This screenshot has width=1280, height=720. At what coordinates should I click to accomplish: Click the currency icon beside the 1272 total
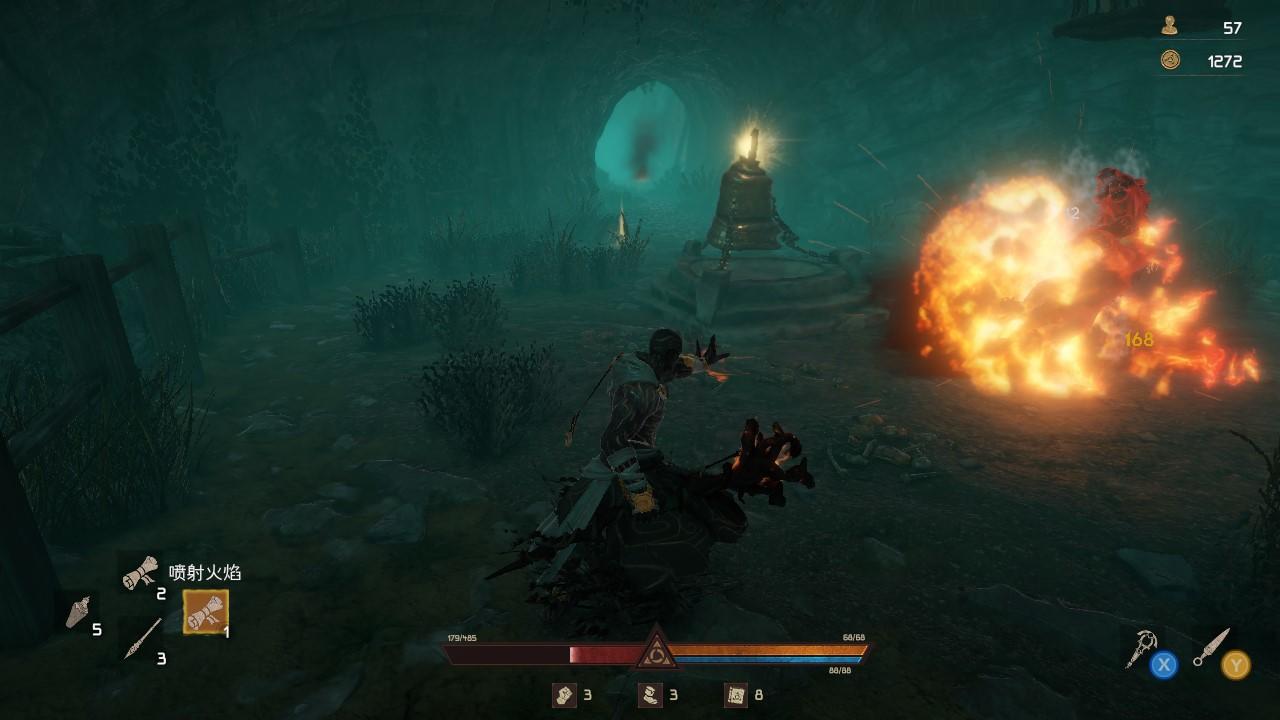[1169, 58]
